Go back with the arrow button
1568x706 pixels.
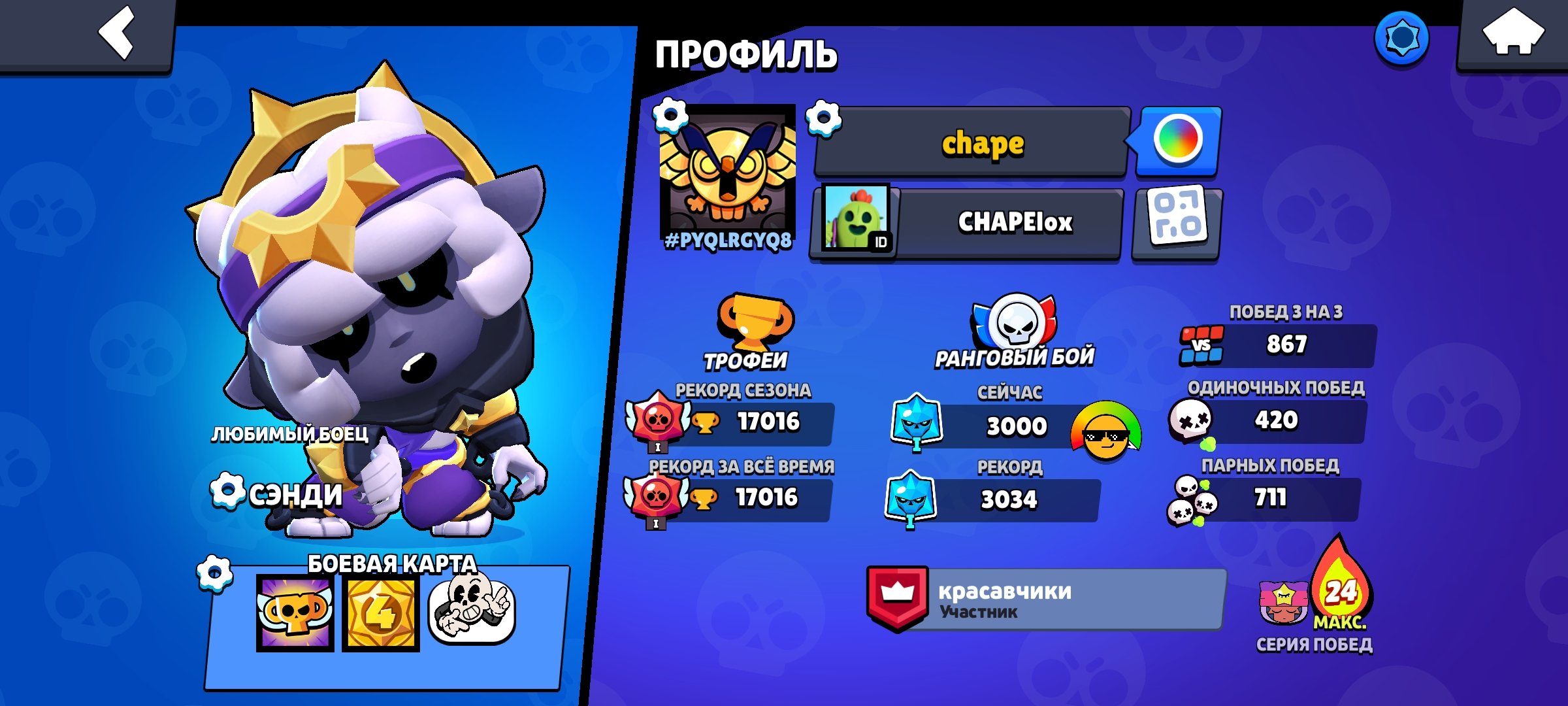pos(116,33)
